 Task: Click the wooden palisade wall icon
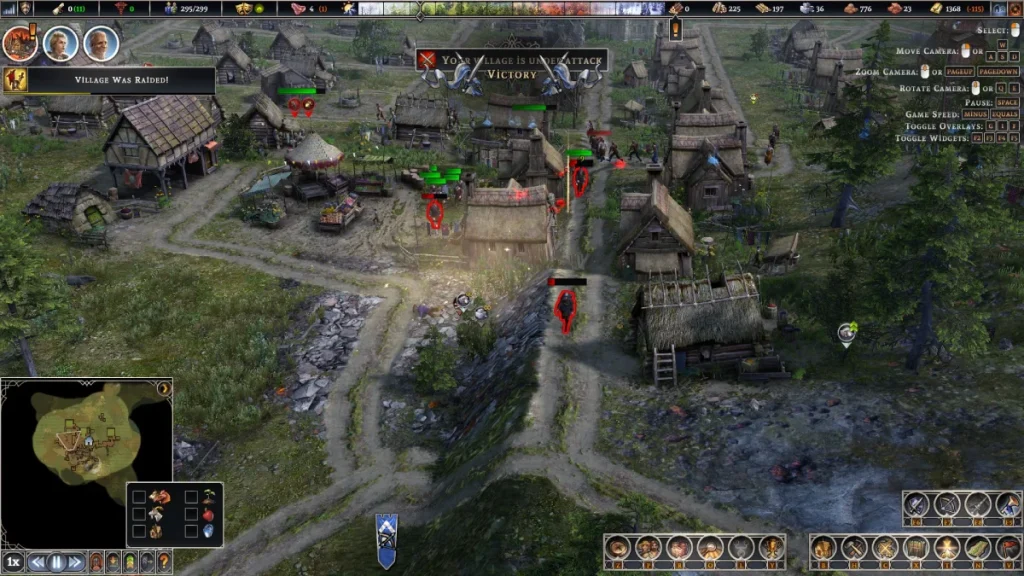917,548
